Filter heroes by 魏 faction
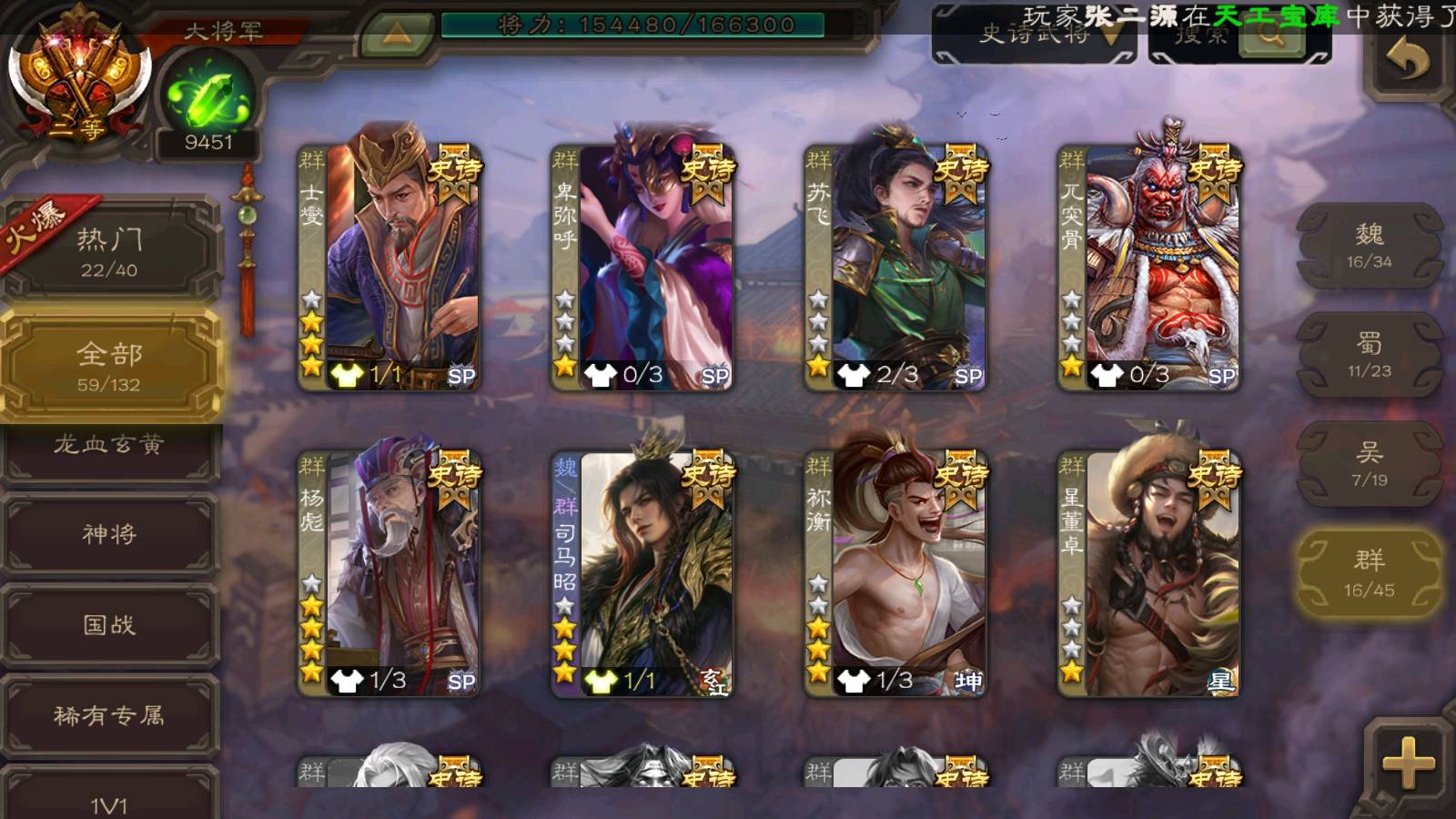 [x=1369, y=246]
